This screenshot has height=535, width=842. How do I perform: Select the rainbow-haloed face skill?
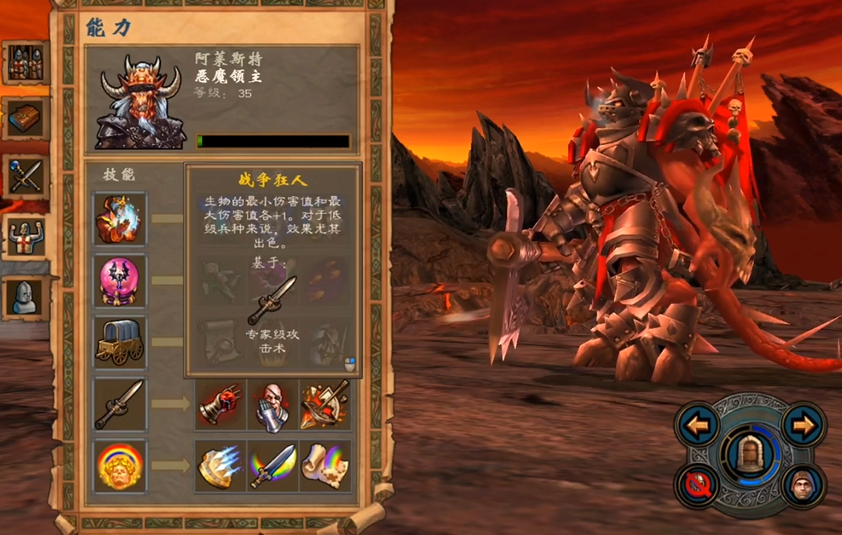[120, 465]
